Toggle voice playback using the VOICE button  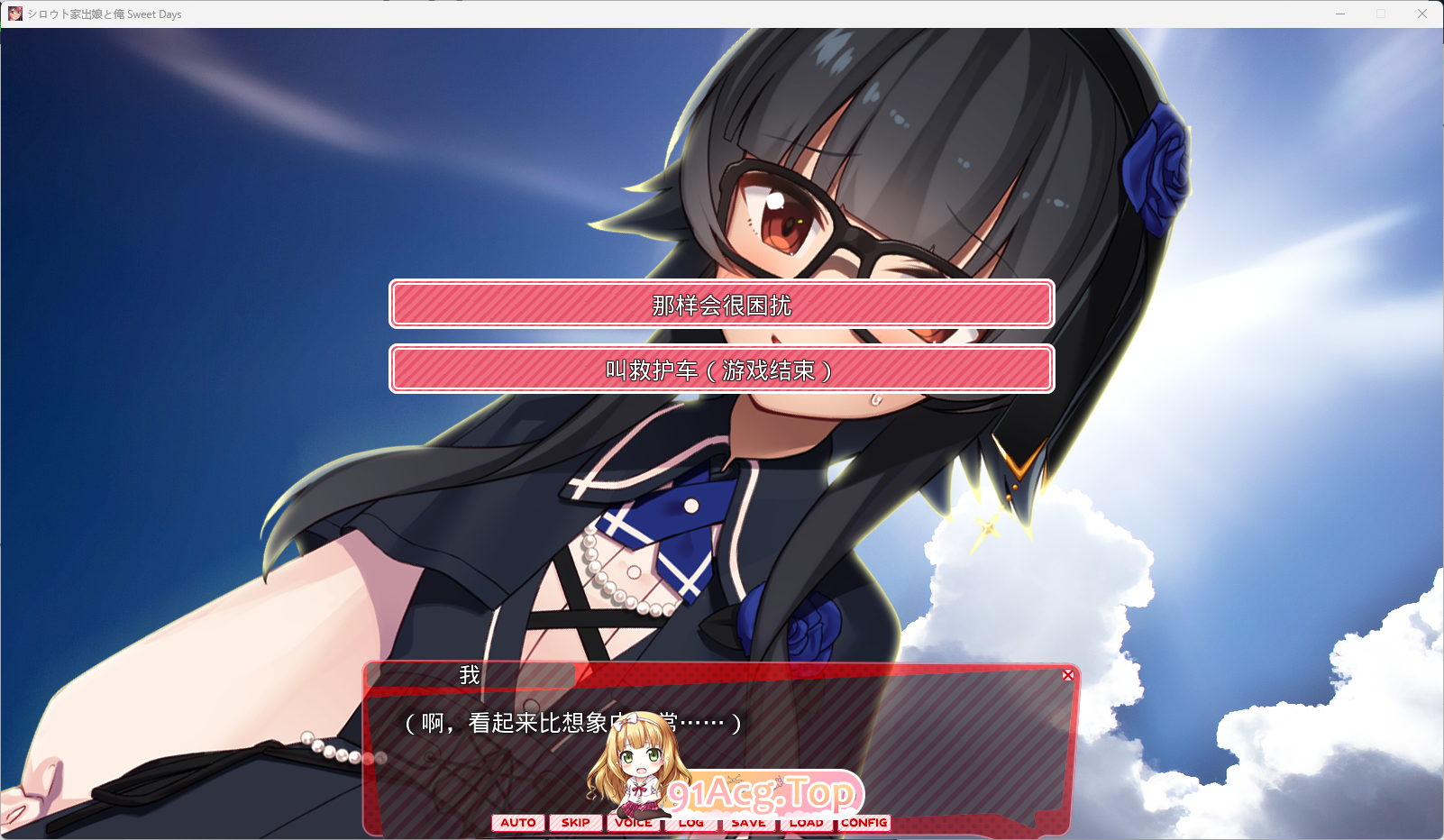click(x=634, y=822)
